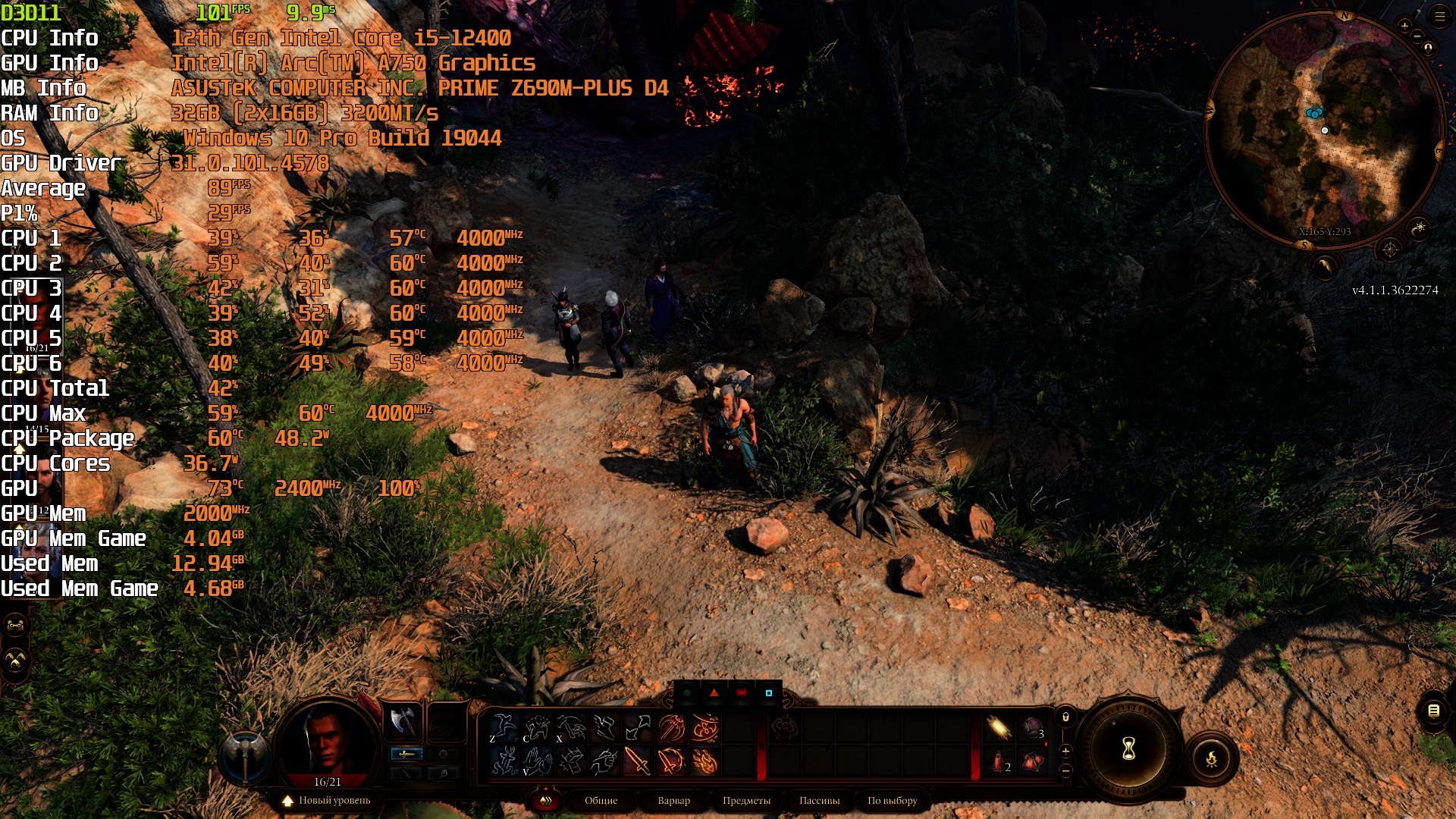Zoom in the minimap with the plus button
This screenshot has width=1456, height=819.
[x=1404, y=26]
